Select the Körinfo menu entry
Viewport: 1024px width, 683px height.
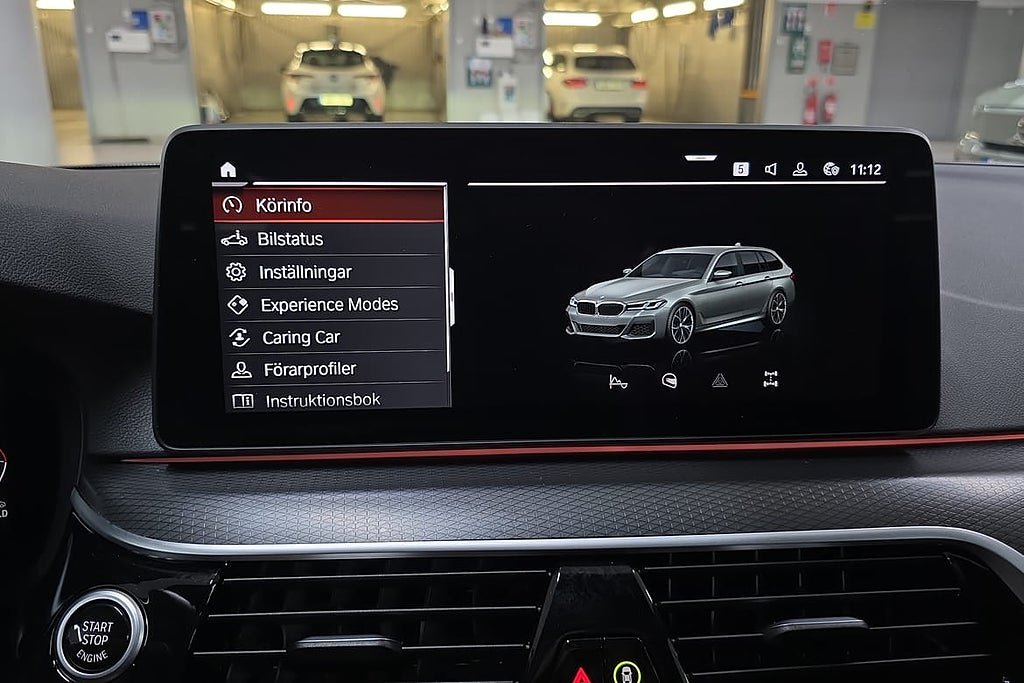click(329, 205)
